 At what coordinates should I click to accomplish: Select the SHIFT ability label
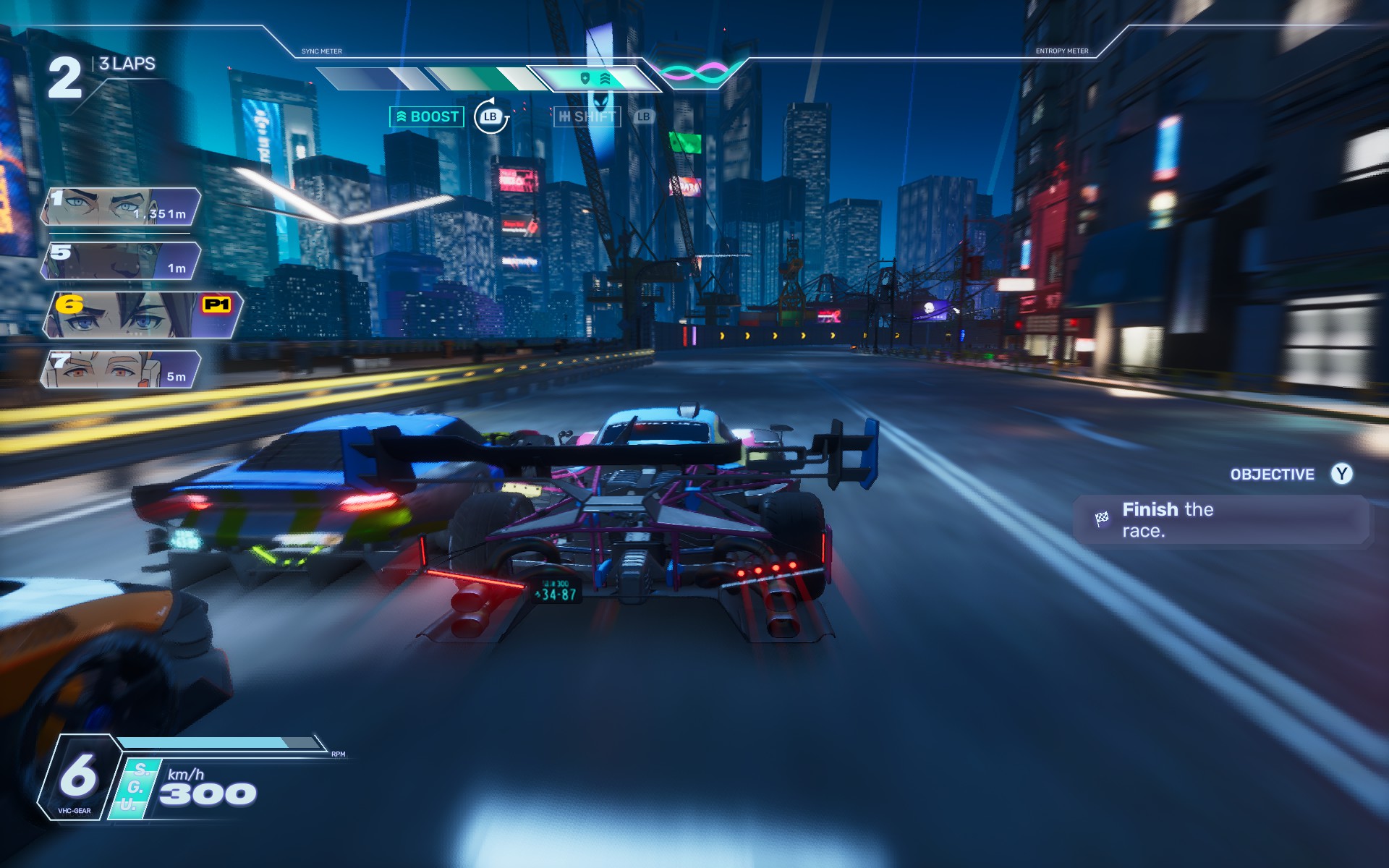[x=587, y=116]
